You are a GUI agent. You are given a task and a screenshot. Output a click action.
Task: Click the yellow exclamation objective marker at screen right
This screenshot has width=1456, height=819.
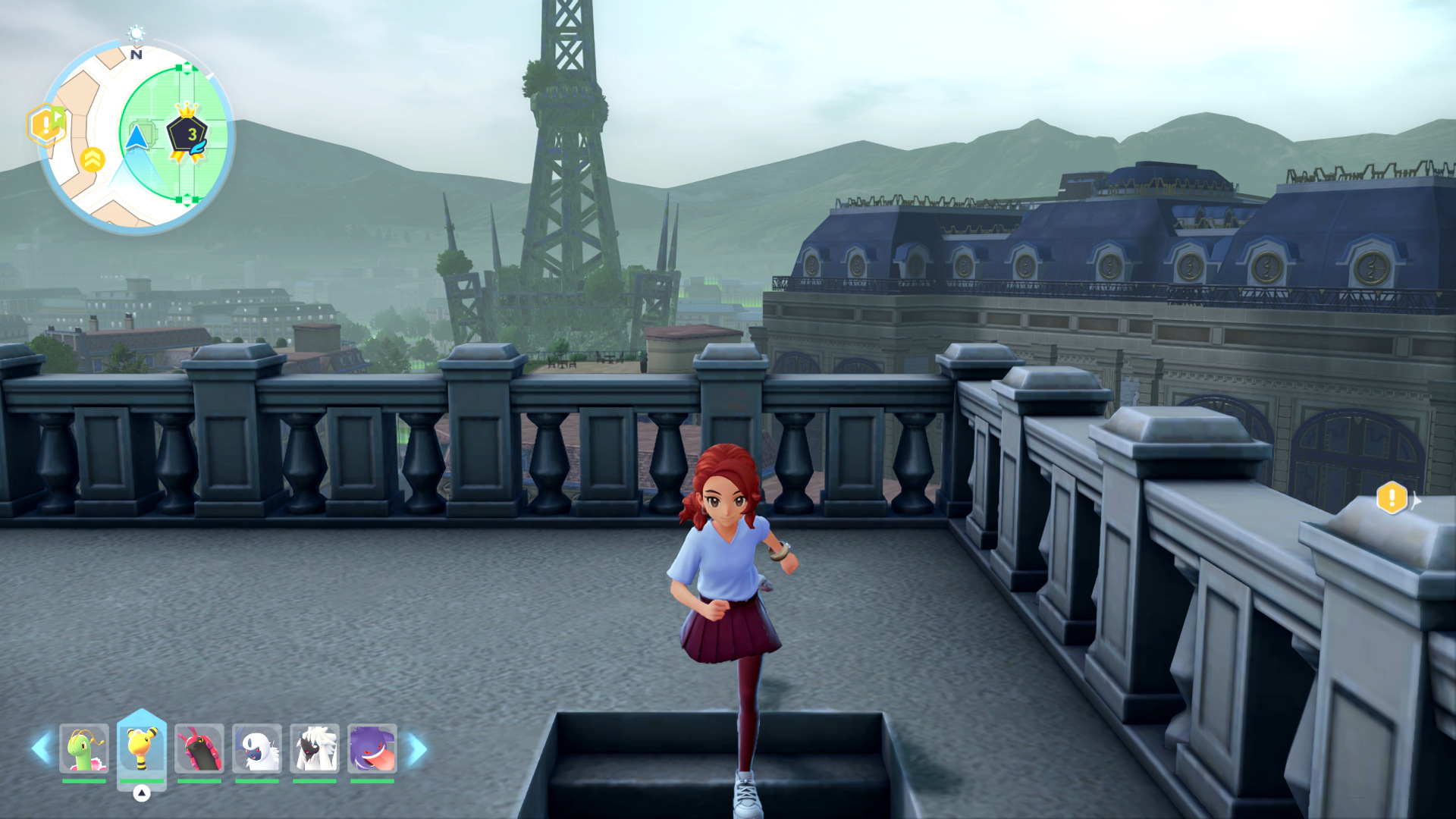1392,498
